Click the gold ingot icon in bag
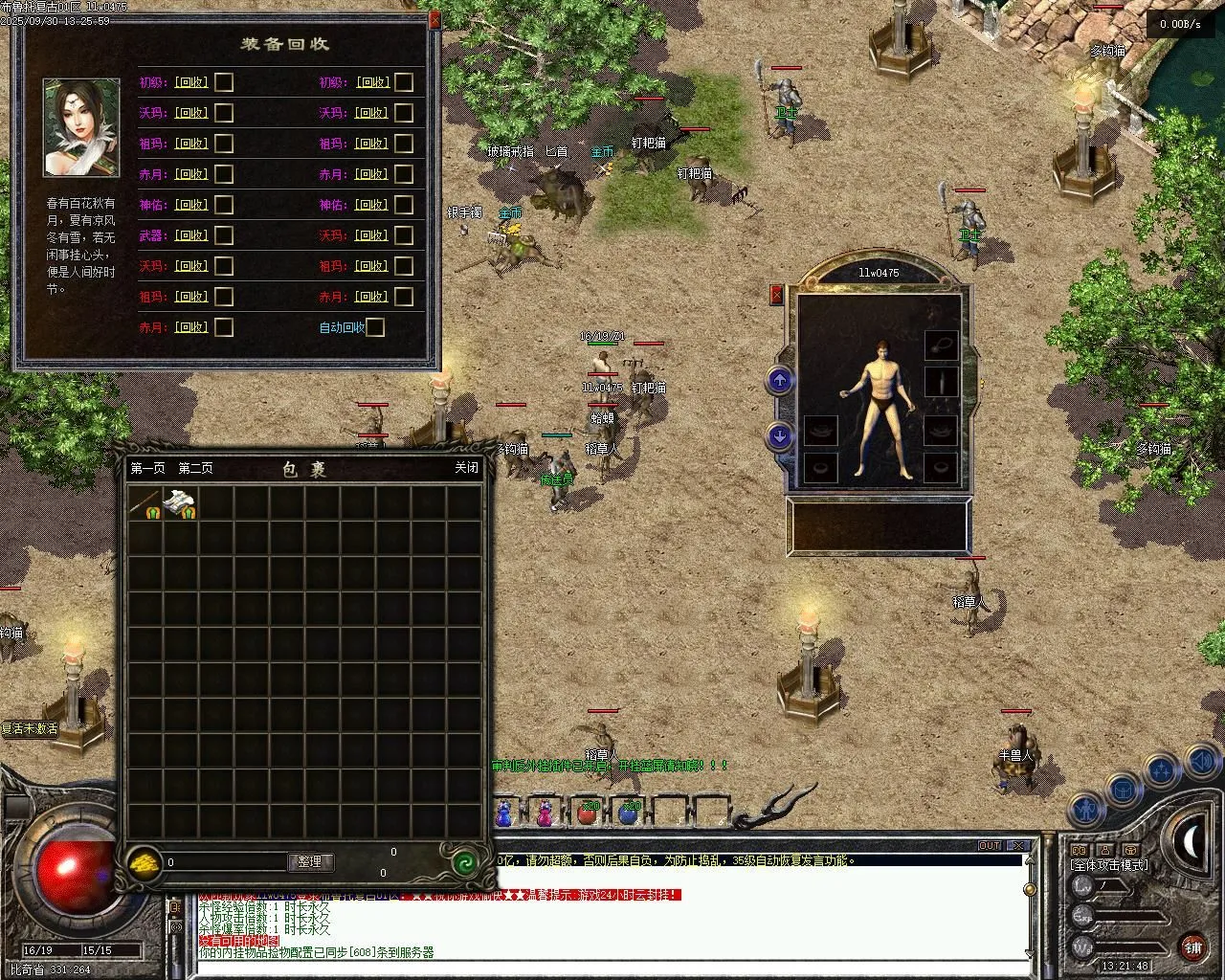1225x980 pixels. click(145, 862)
